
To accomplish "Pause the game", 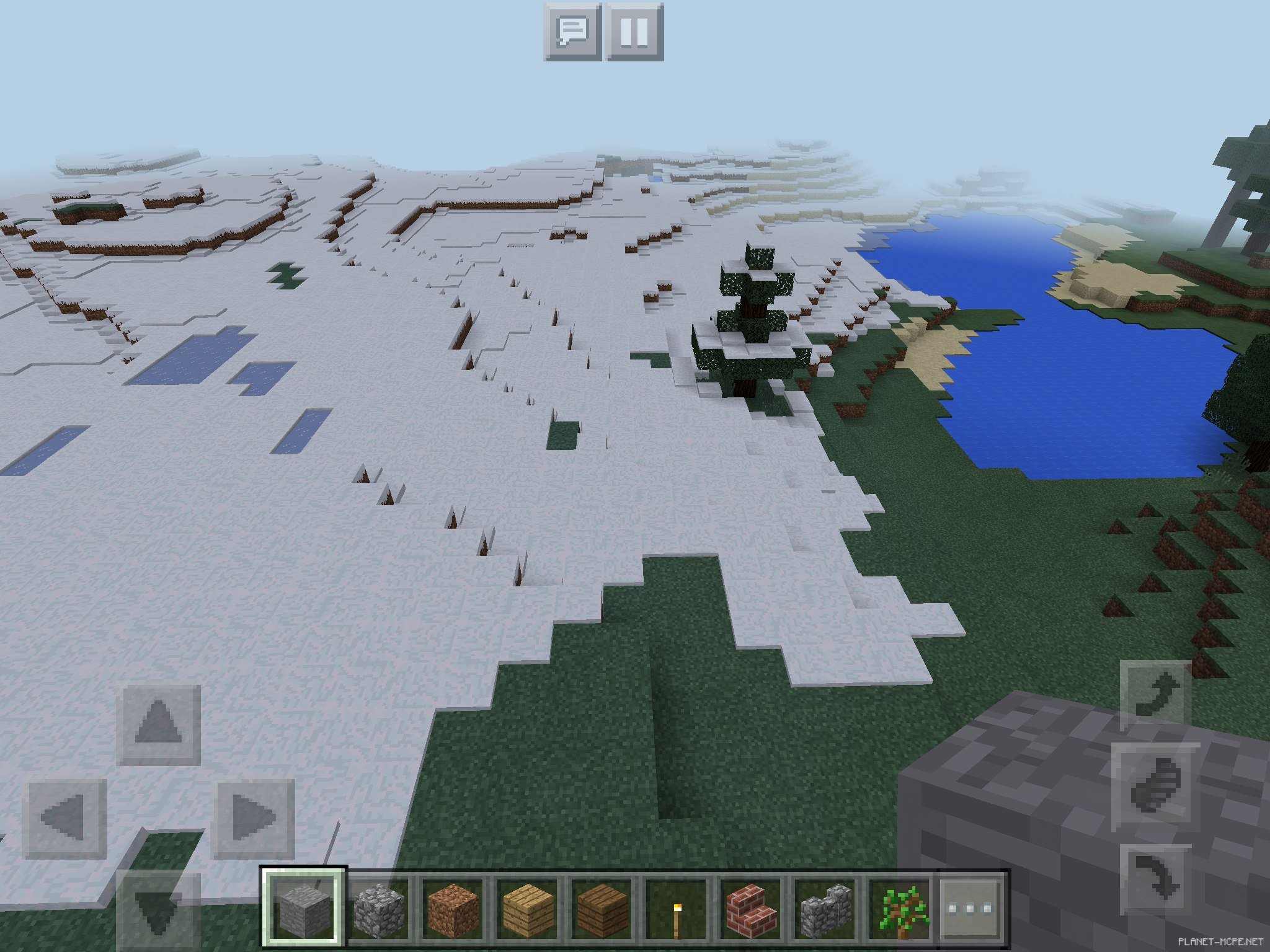I will (x=634, y=32).
